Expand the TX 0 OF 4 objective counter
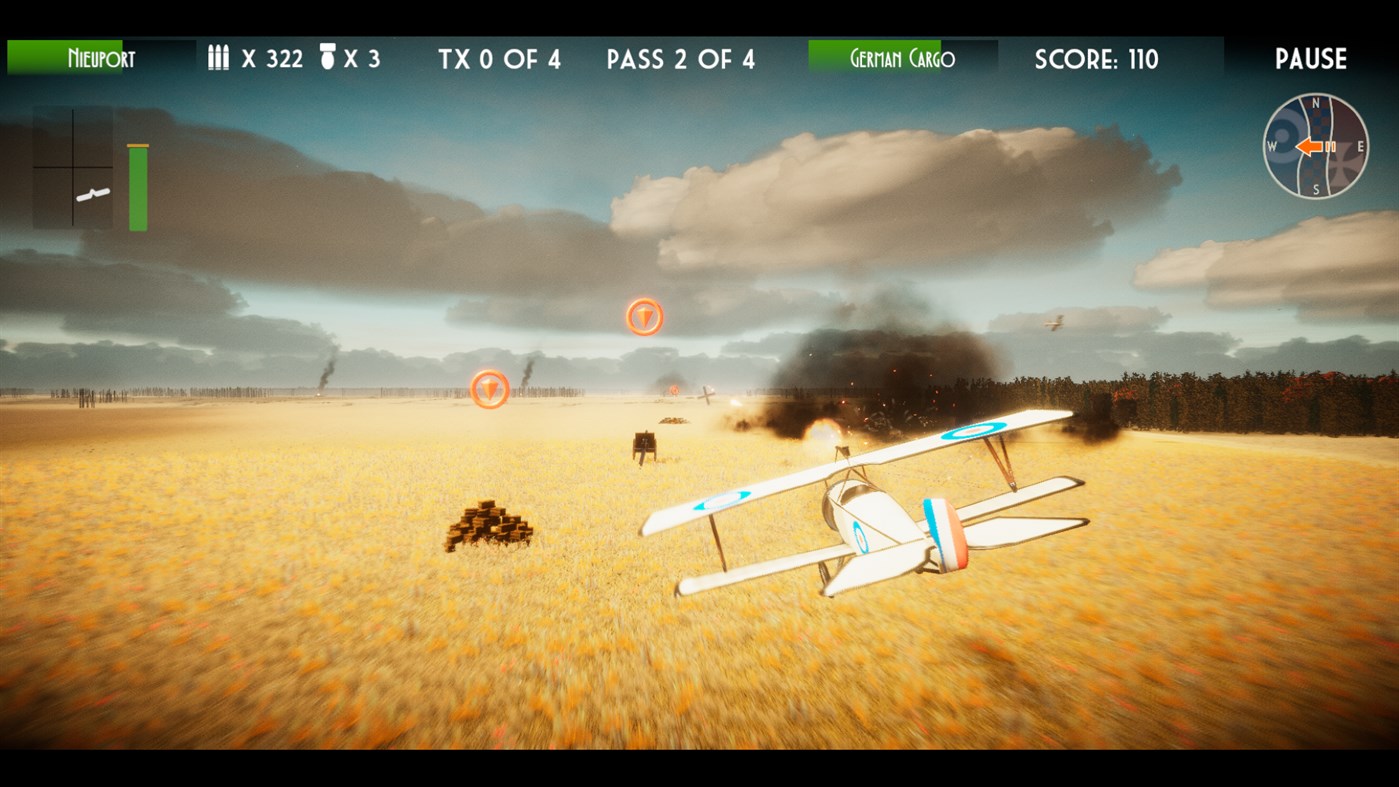 click(499, 59)
